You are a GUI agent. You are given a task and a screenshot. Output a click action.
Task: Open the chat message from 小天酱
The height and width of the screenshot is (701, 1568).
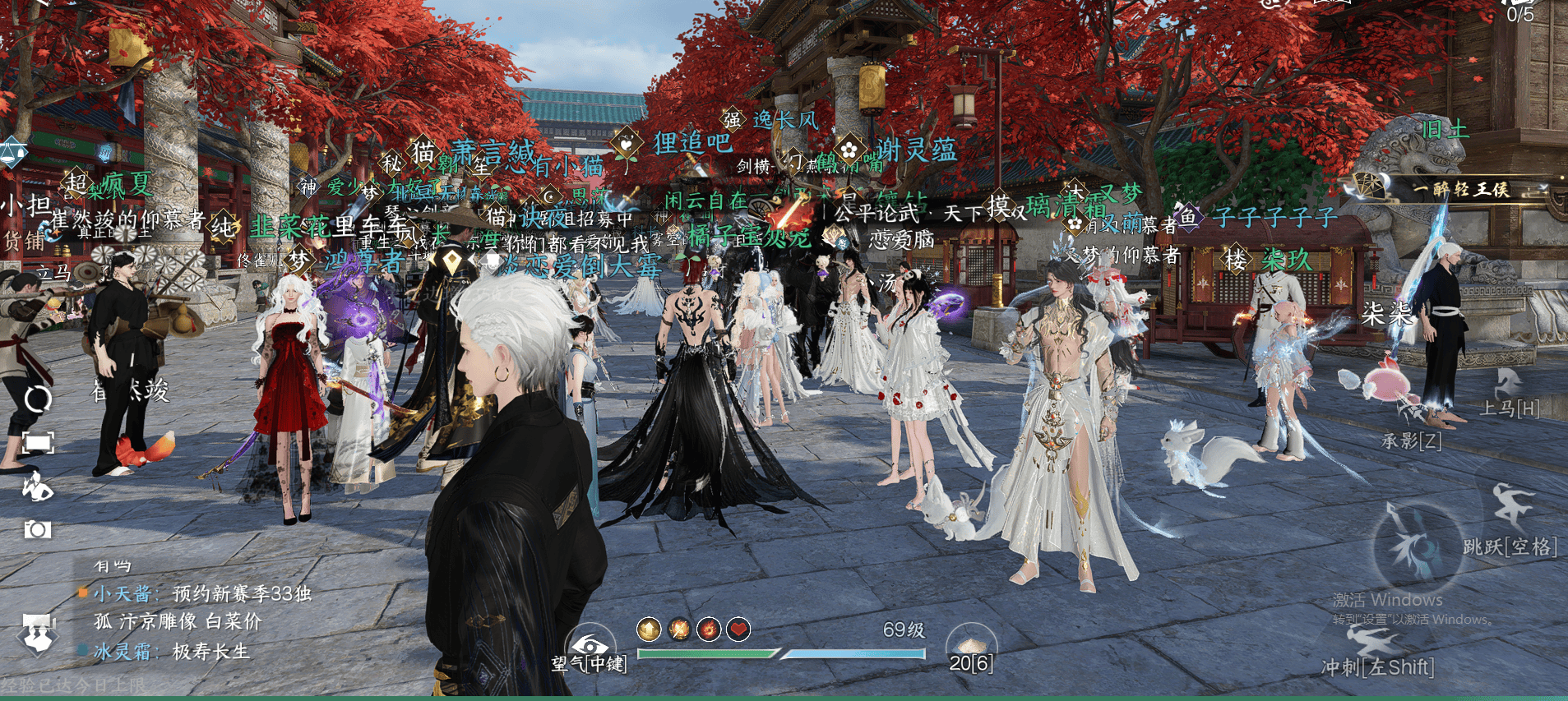tap(202, 593)
